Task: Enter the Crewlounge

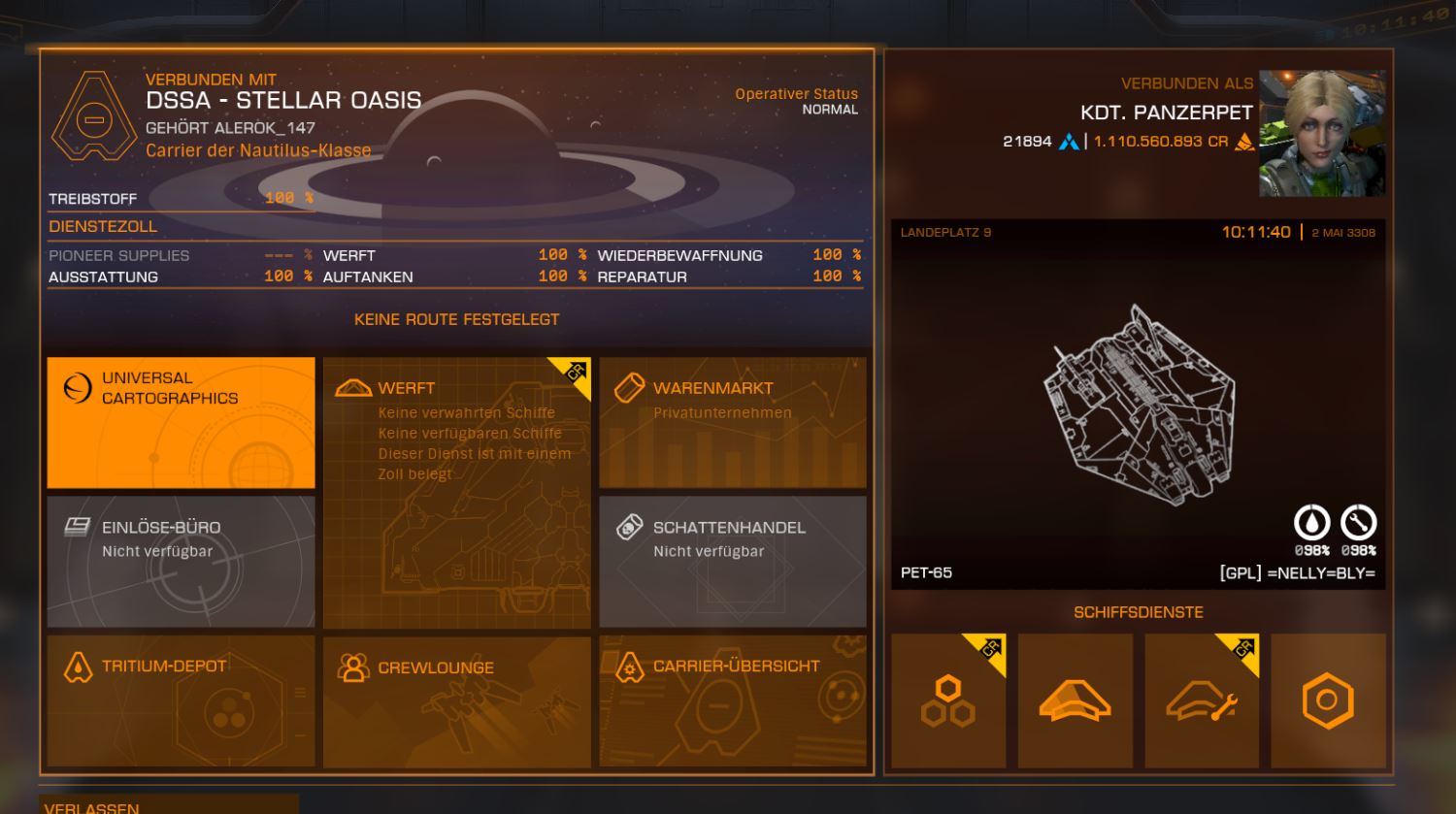Action: coord(456,700)
